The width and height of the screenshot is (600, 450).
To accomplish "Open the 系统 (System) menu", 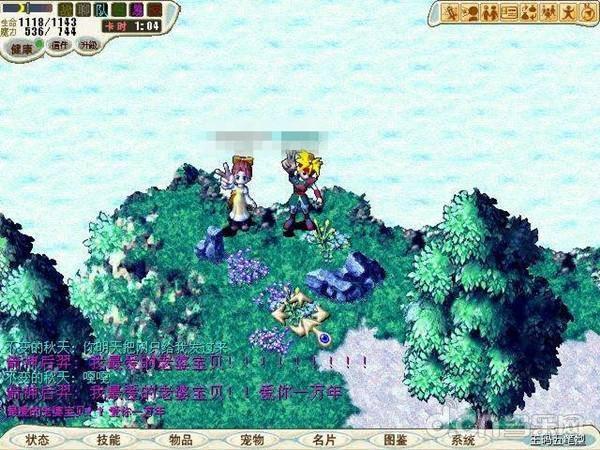I will (463, 439).
